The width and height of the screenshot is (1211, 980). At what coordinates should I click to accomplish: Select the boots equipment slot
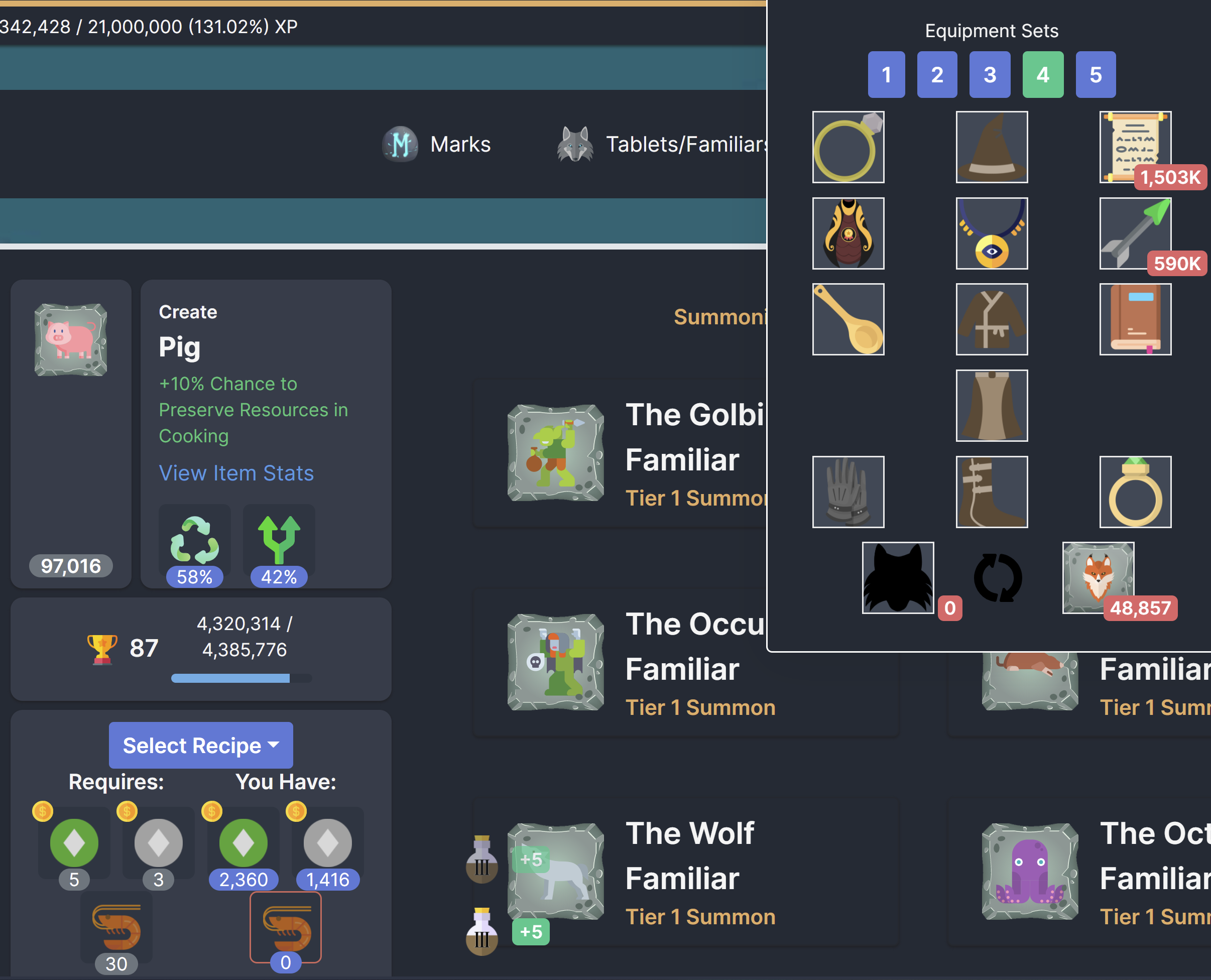(x=992, y=491)
